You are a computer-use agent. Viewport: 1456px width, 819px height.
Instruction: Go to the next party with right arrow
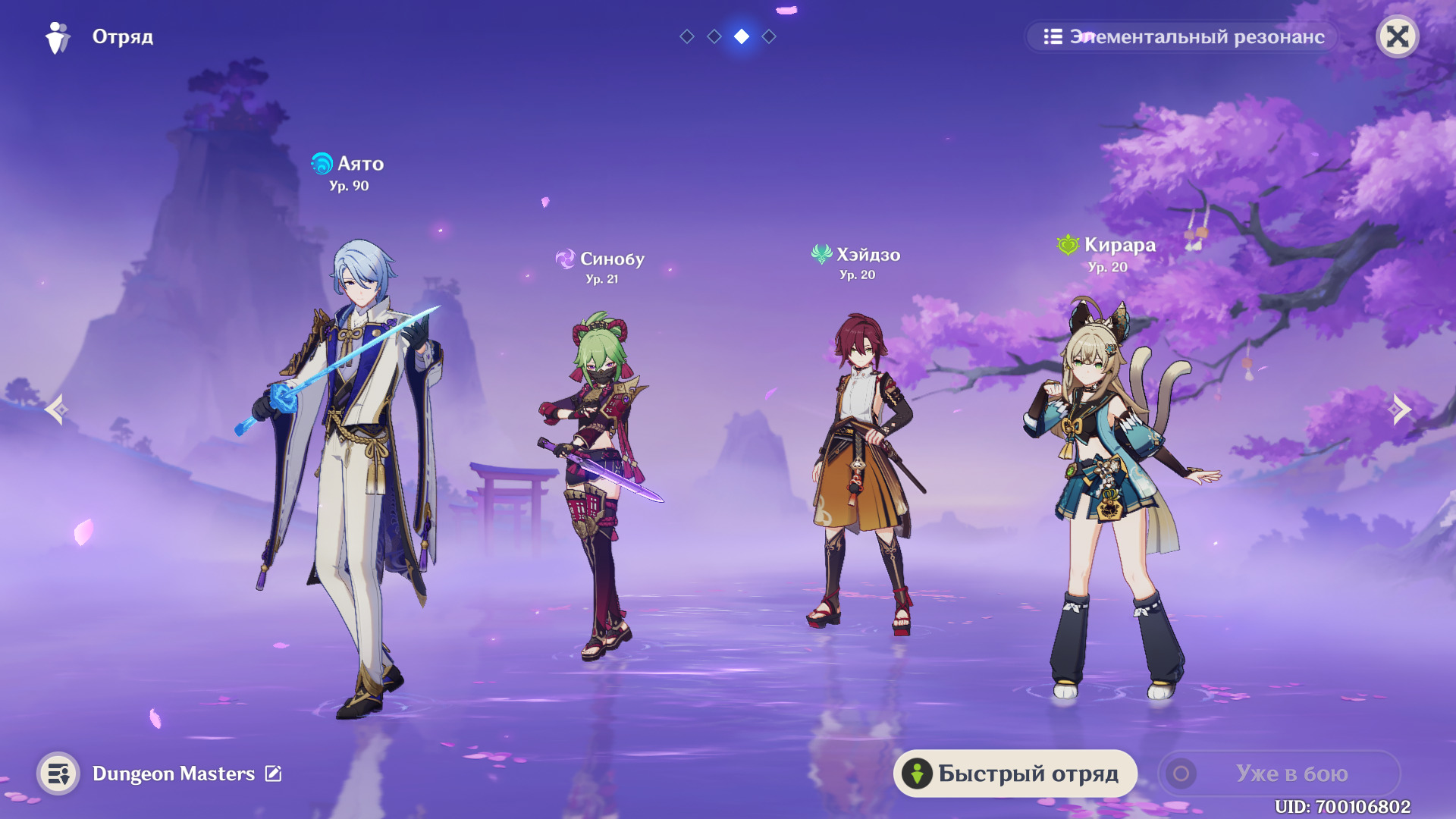click(x=1399, y=409)
